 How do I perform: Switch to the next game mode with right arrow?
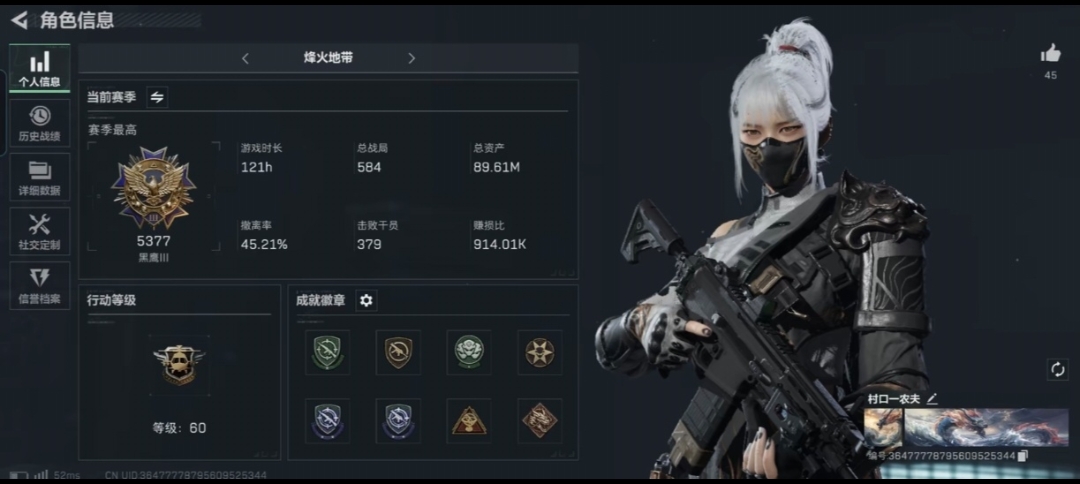[x=411, y=59]
